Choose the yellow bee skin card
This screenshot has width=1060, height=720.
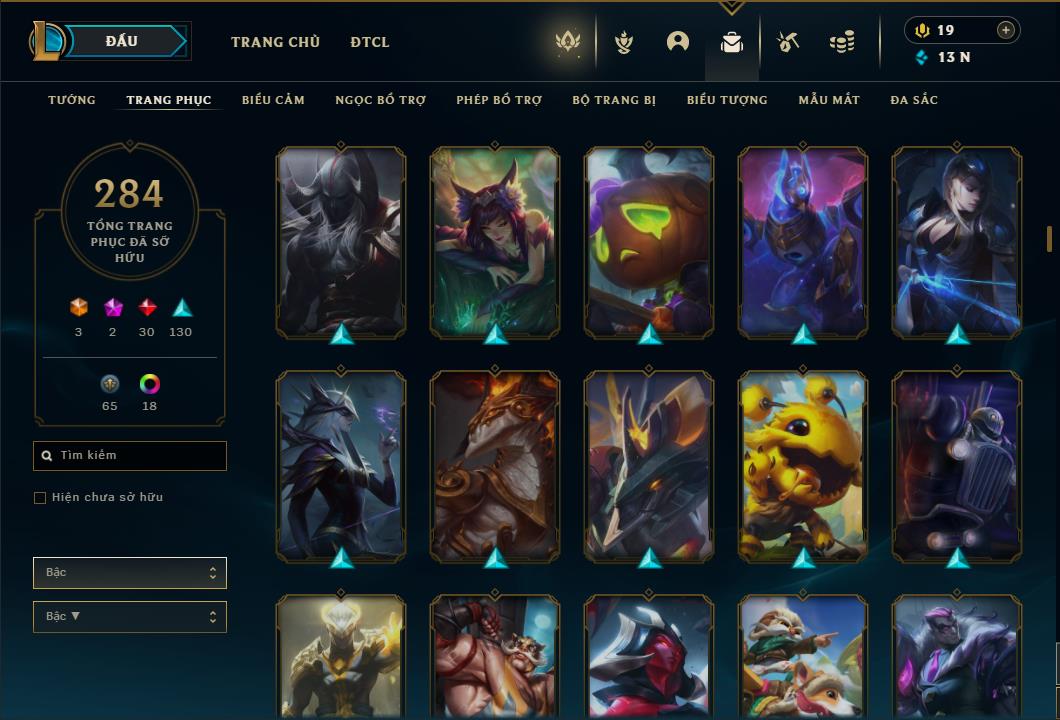coord(803,465)
